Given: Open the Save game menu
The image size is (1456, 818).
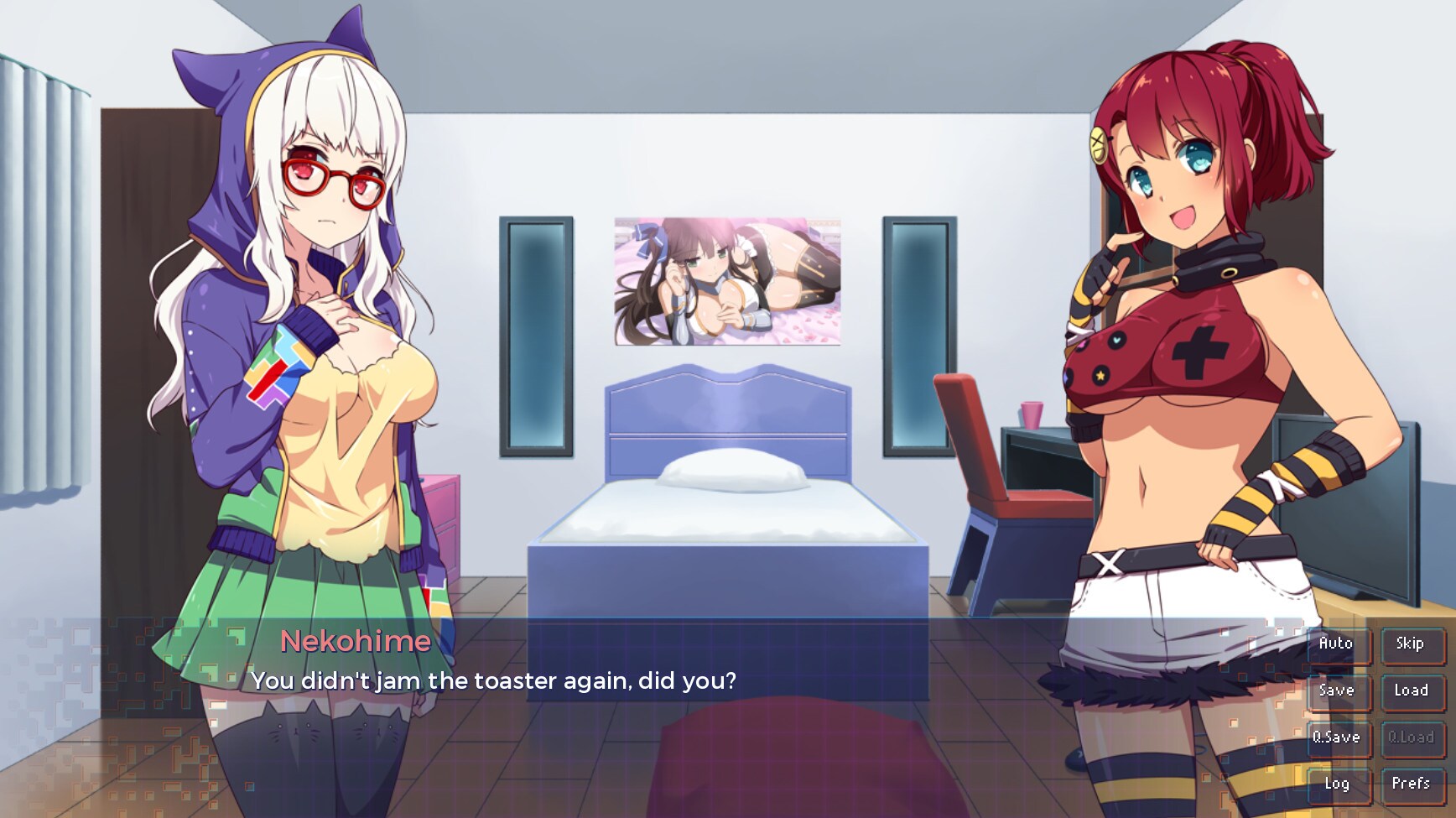Looking at the screenshot, I should pos(1337,691).
